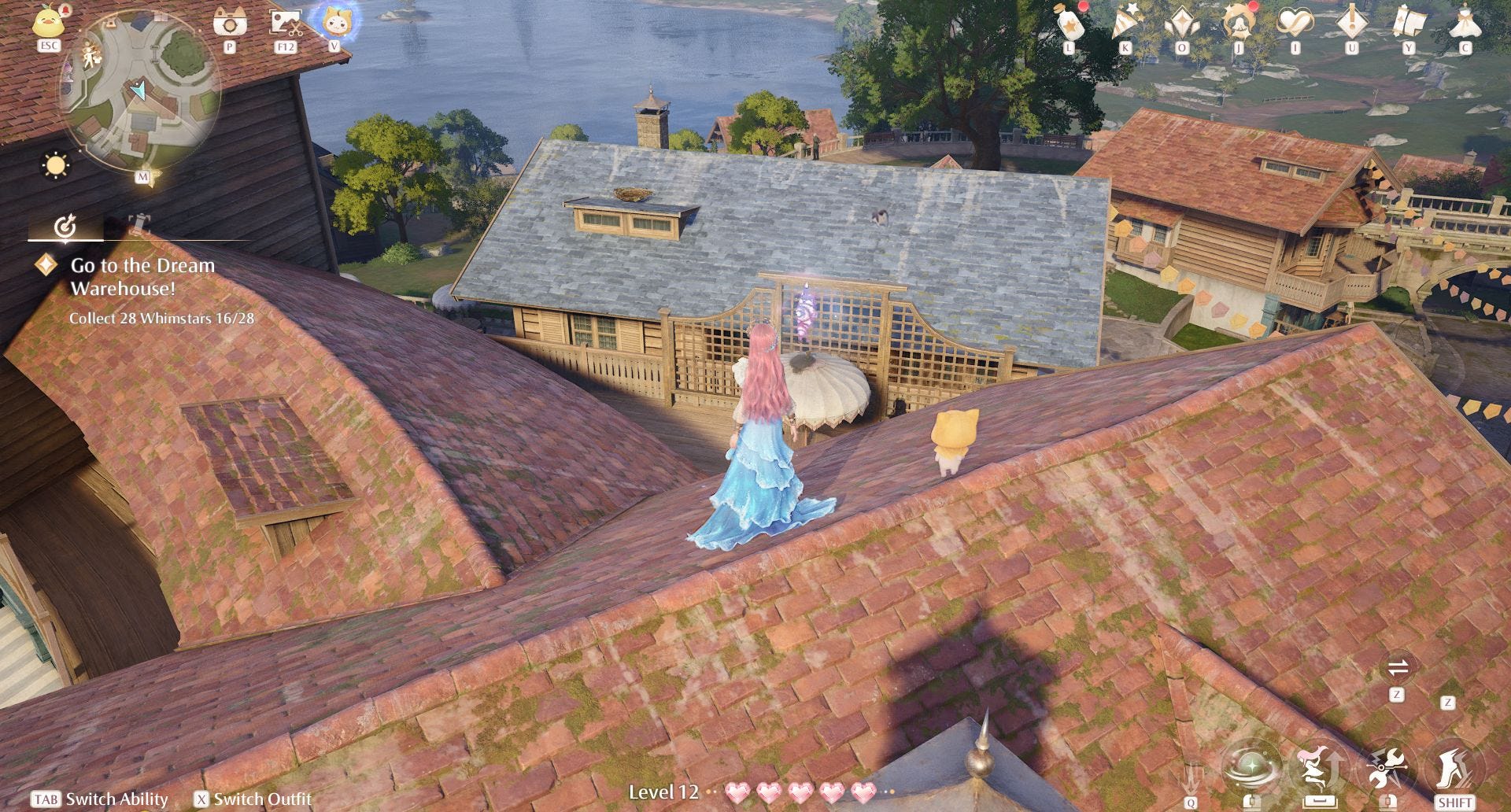
Task: Open the heart with ribbon icon
Action: pyautogui.click(x=1295, y=22)
